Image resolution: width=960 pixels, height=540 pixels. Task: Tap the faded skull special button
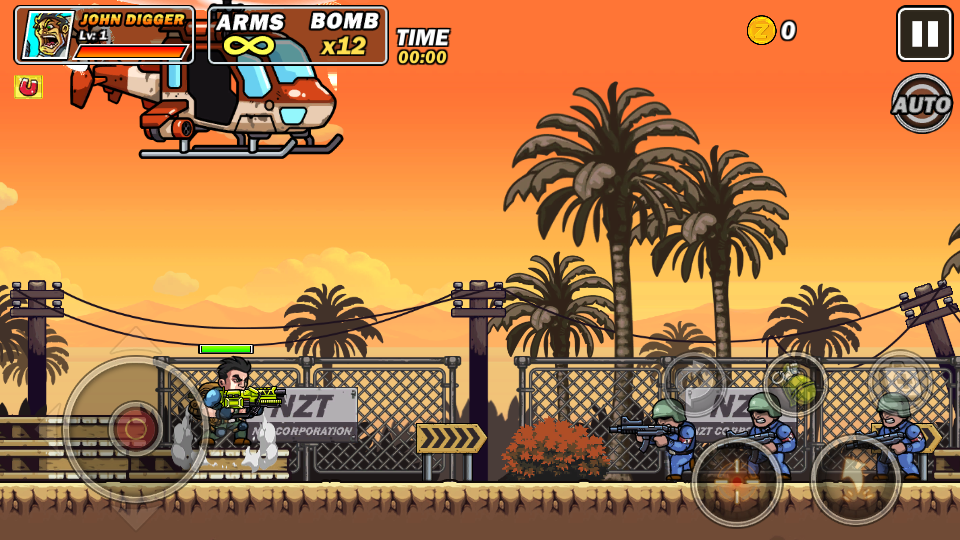tap(899, 381)
